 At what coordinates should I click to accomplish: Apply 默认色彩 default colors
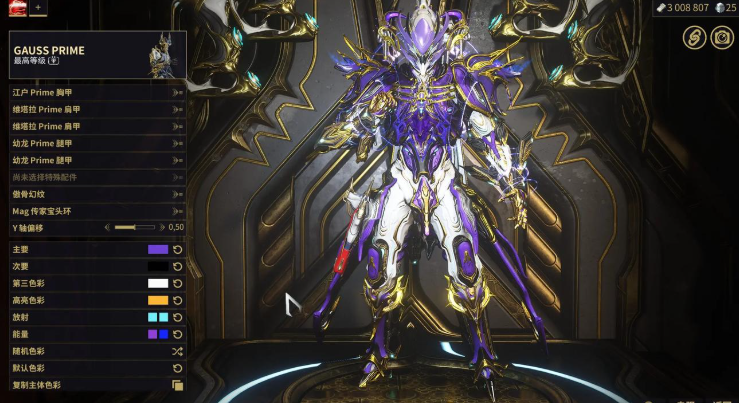[178, 368]
